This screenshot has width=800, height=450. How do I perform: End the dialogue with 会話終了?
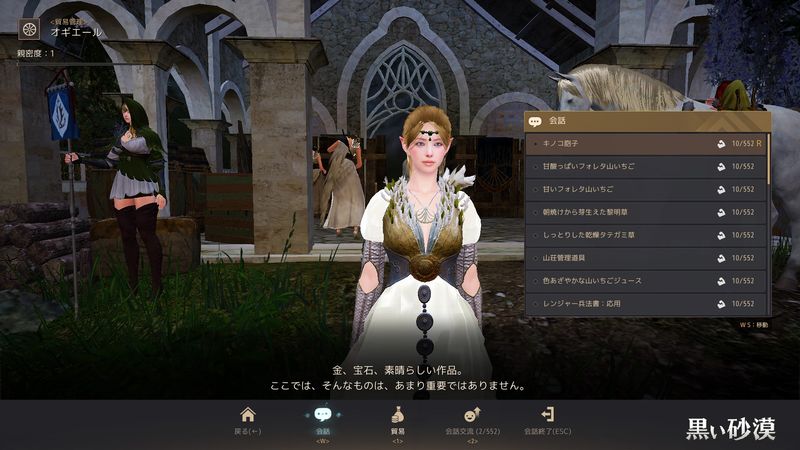click(x=547, y=418)
